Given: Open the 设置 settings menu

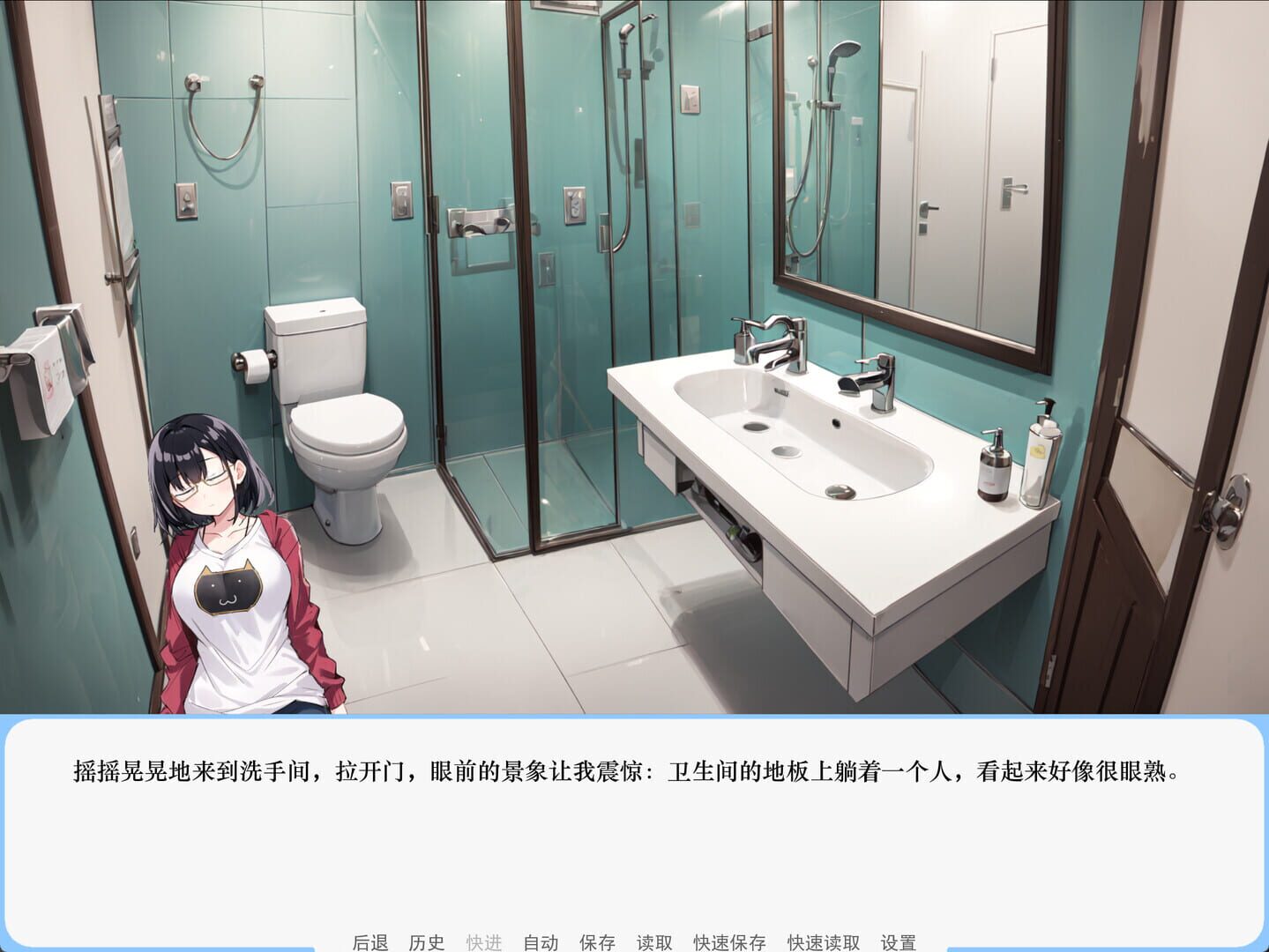Looking at the screenshot, I should click(x=898, y=941).
